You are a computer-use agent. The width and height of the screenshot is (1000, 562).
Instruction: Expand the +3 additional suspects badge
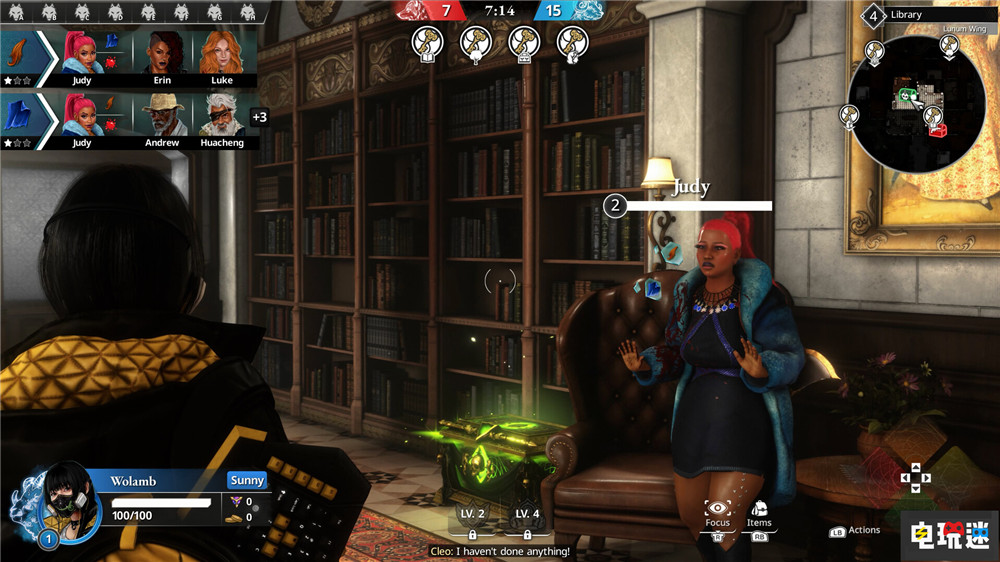pos(259,117)
